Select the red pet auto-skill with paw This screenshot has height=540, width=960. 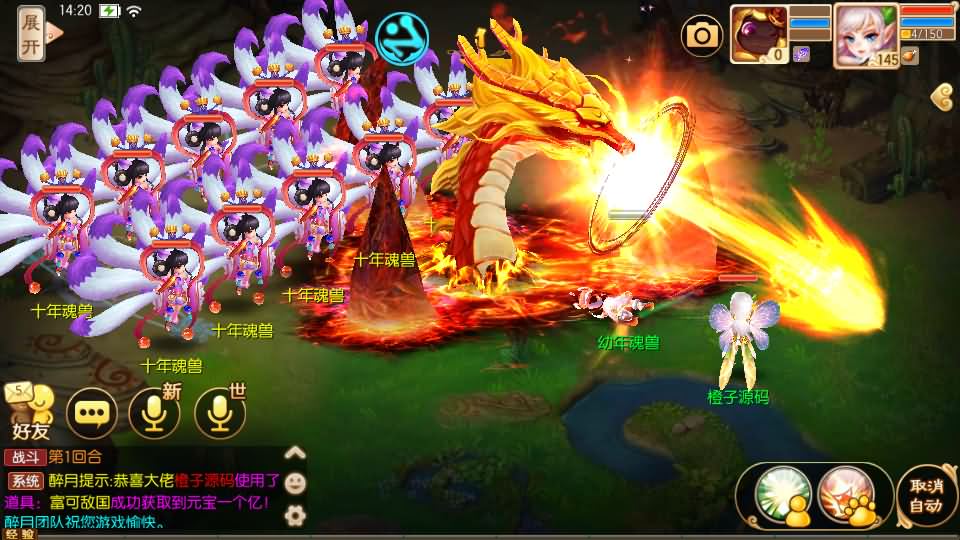[x=845, y=494]
